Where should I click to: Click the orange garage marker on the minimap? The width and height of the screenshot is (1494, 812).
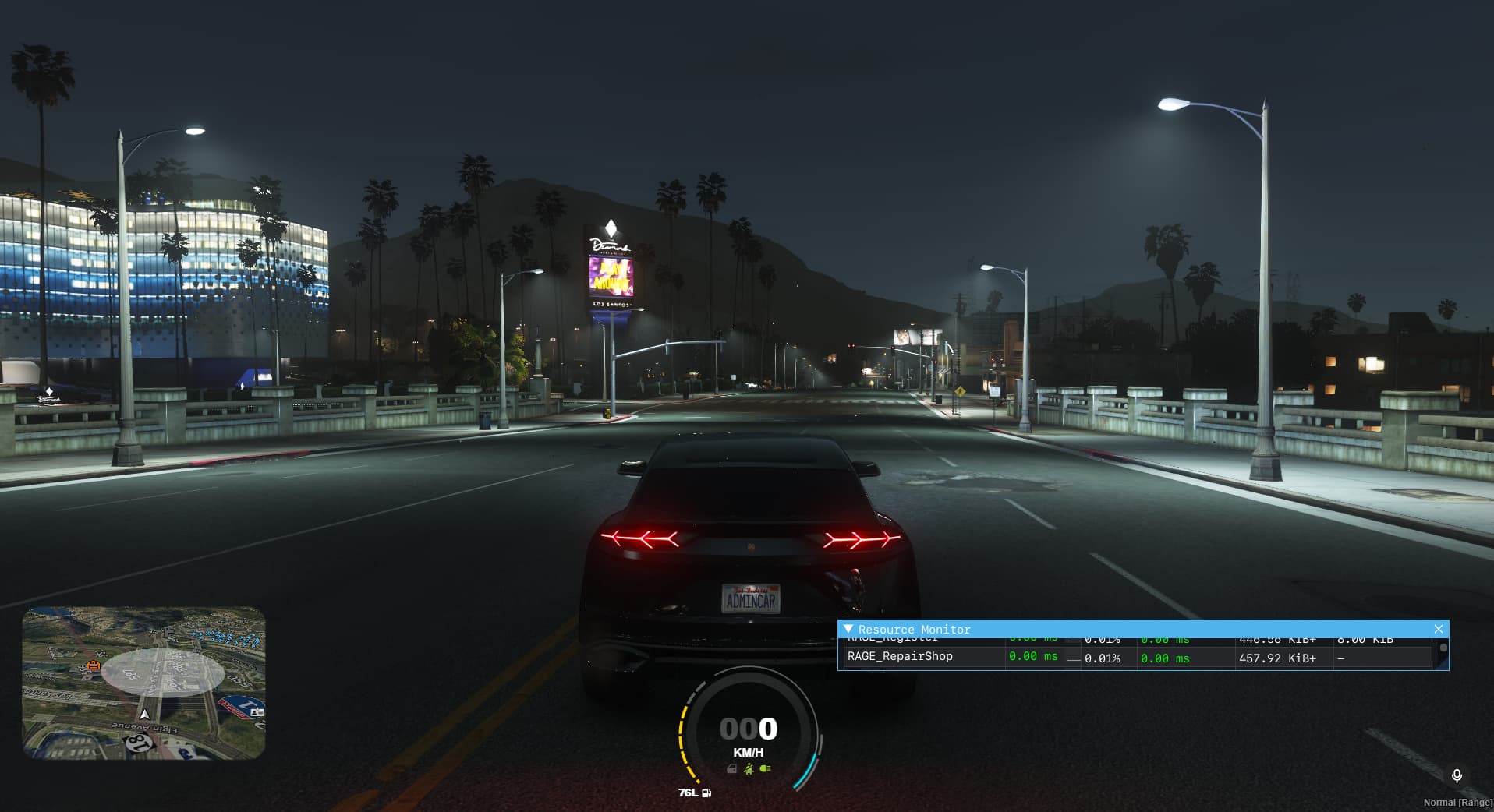[x=94, y=665]
